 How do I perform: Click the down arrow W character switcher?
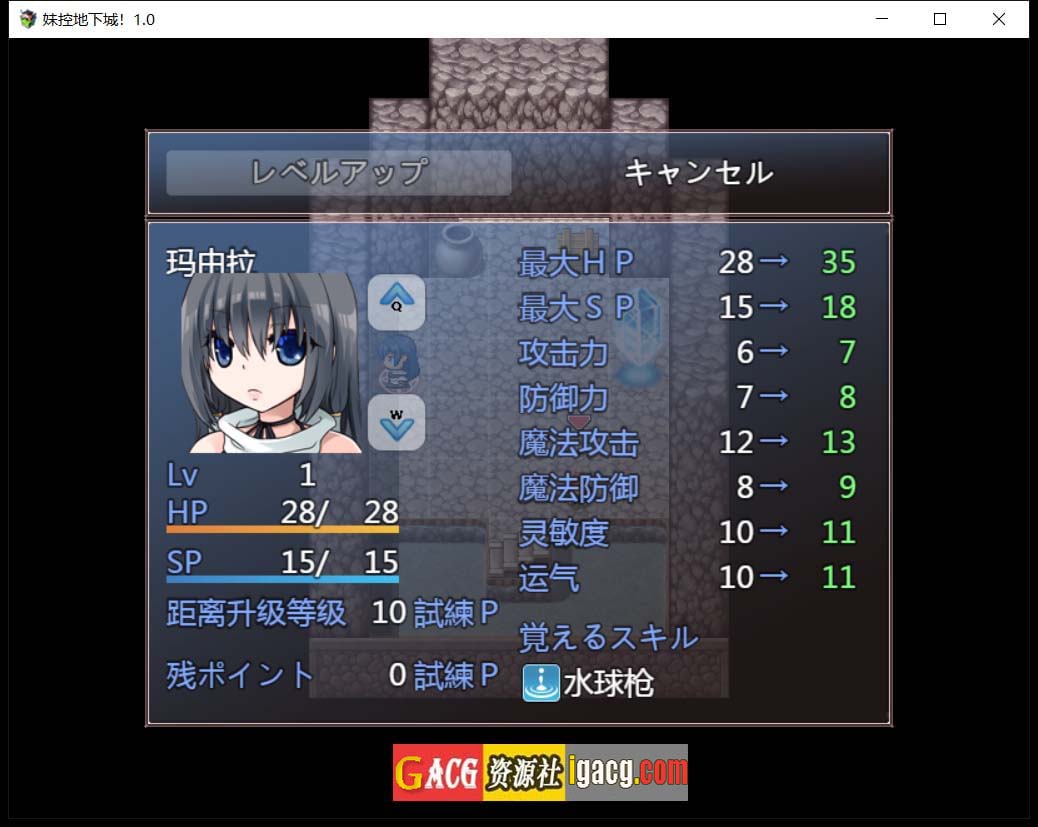click(396, 422)
